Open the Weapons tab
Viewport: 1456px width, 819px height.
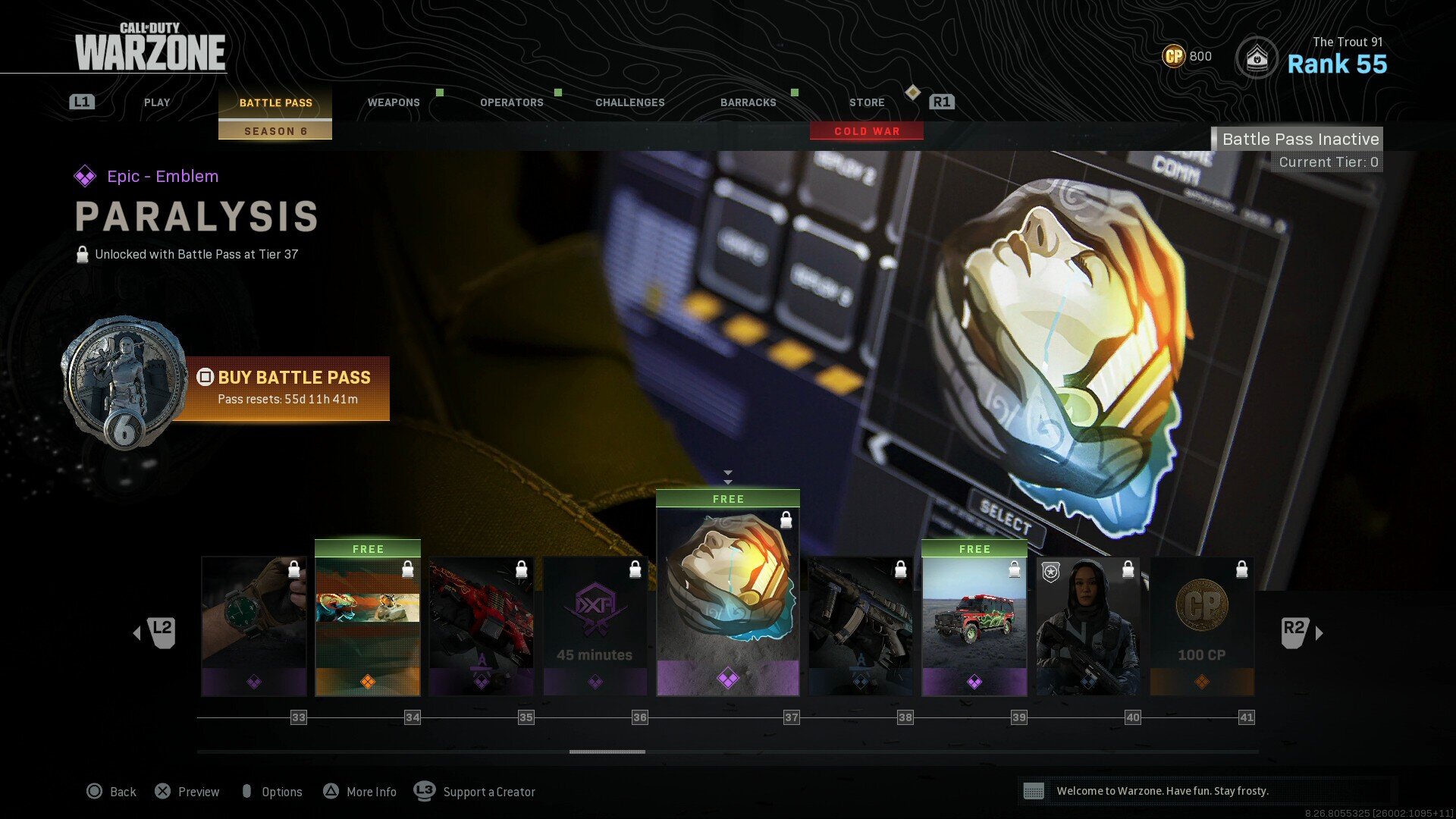pyautogui.click(x=394, y=102)
